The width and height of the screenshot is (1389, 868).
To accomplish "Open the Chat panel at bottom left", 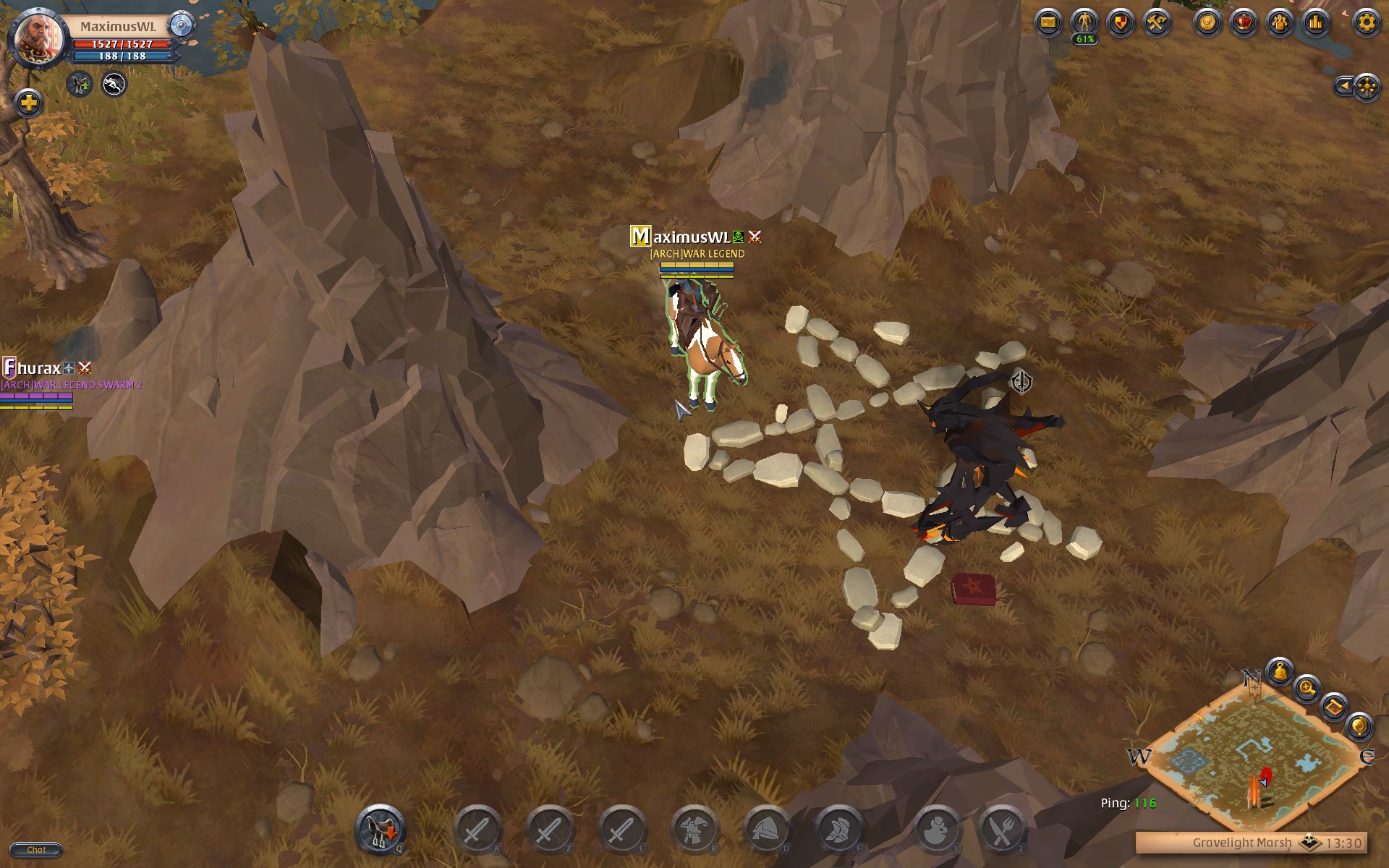I will pos(36,849).
